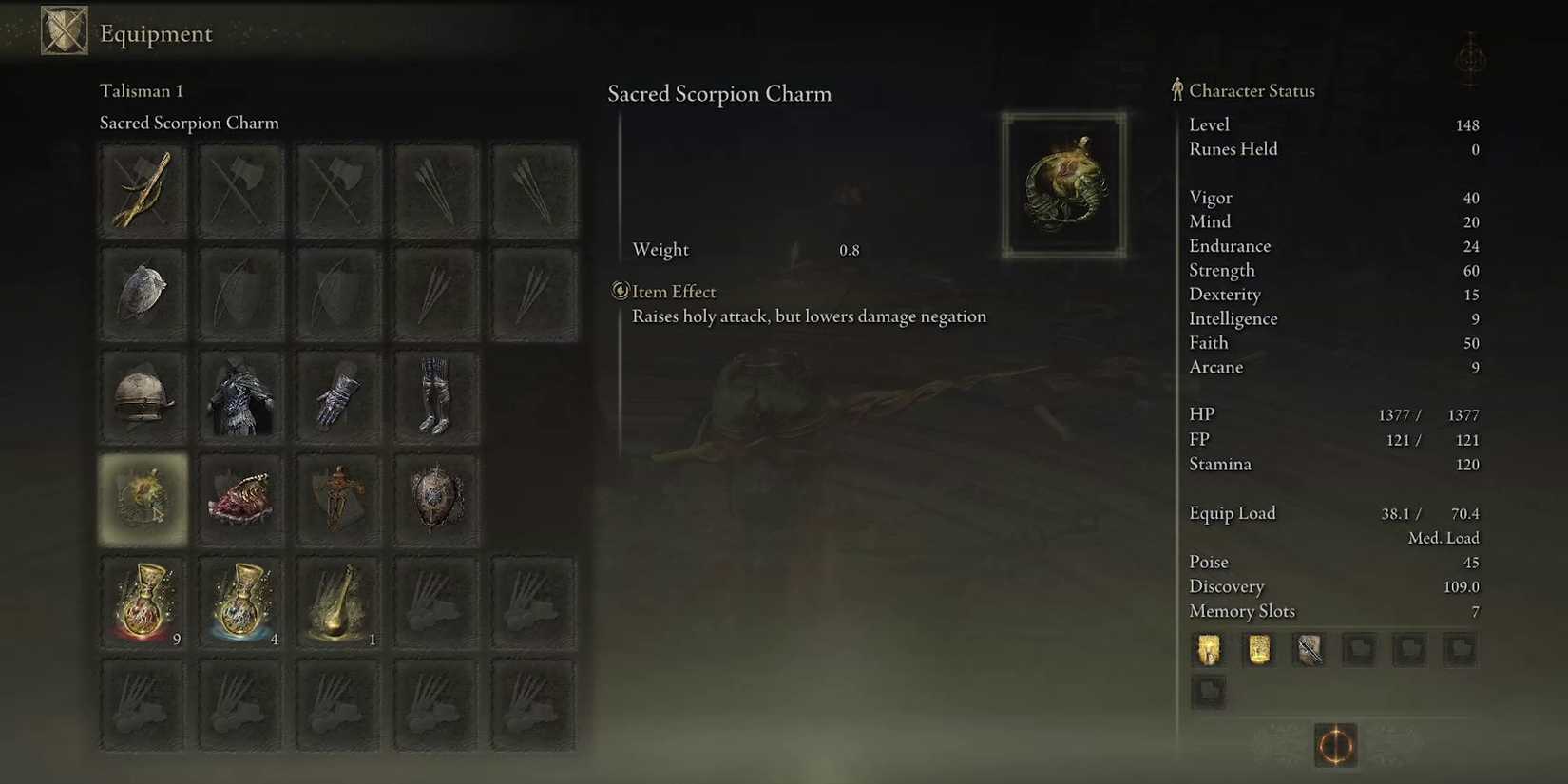The height and width of the screenshot is (784, 1568).
Task: Select the equipped helmet slot
Action: click(x=143, y=395)
